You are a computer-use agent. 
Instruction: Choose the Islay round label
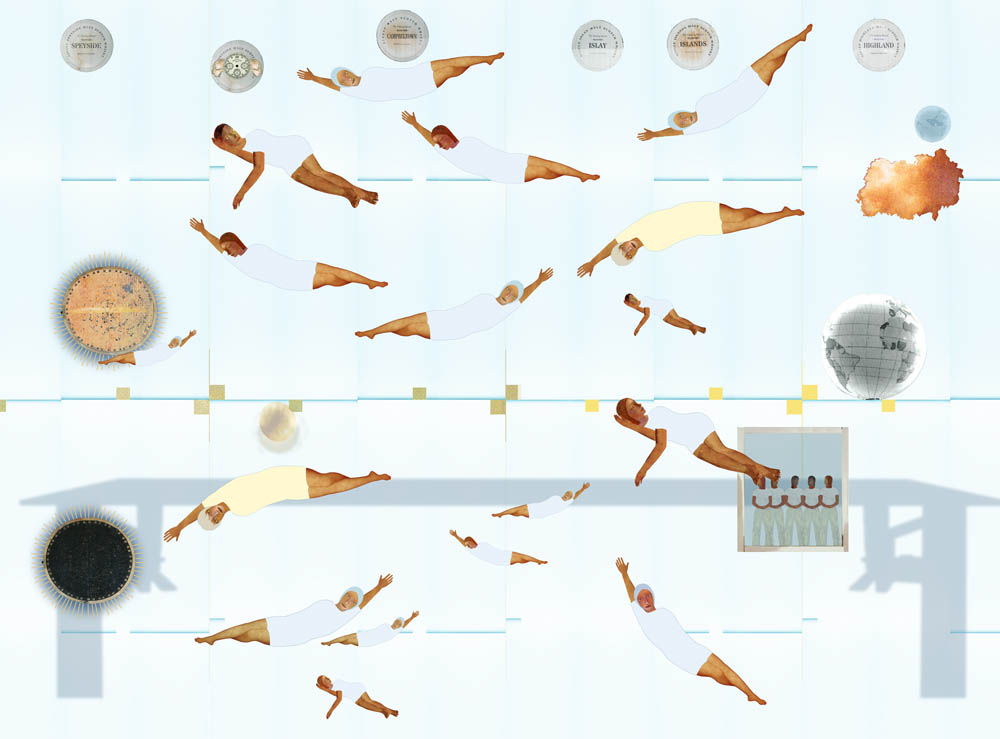pos(597,46)
